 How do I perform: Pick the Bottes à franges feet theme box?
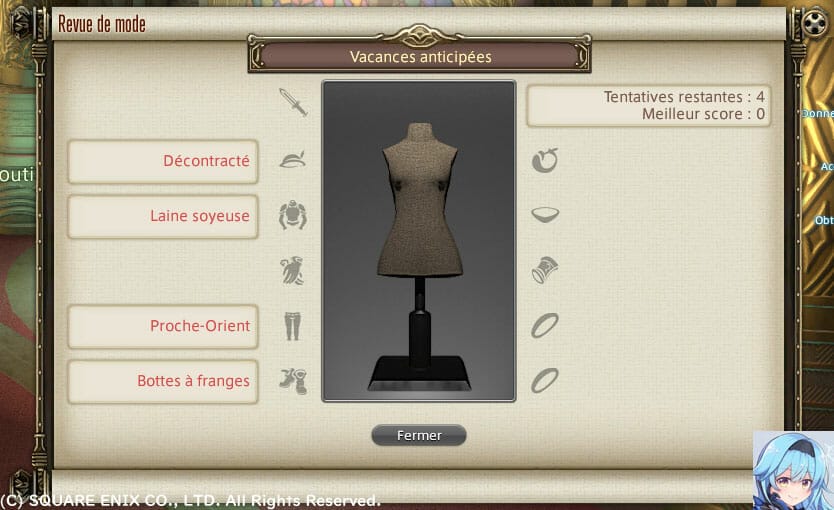coord(163,381)
